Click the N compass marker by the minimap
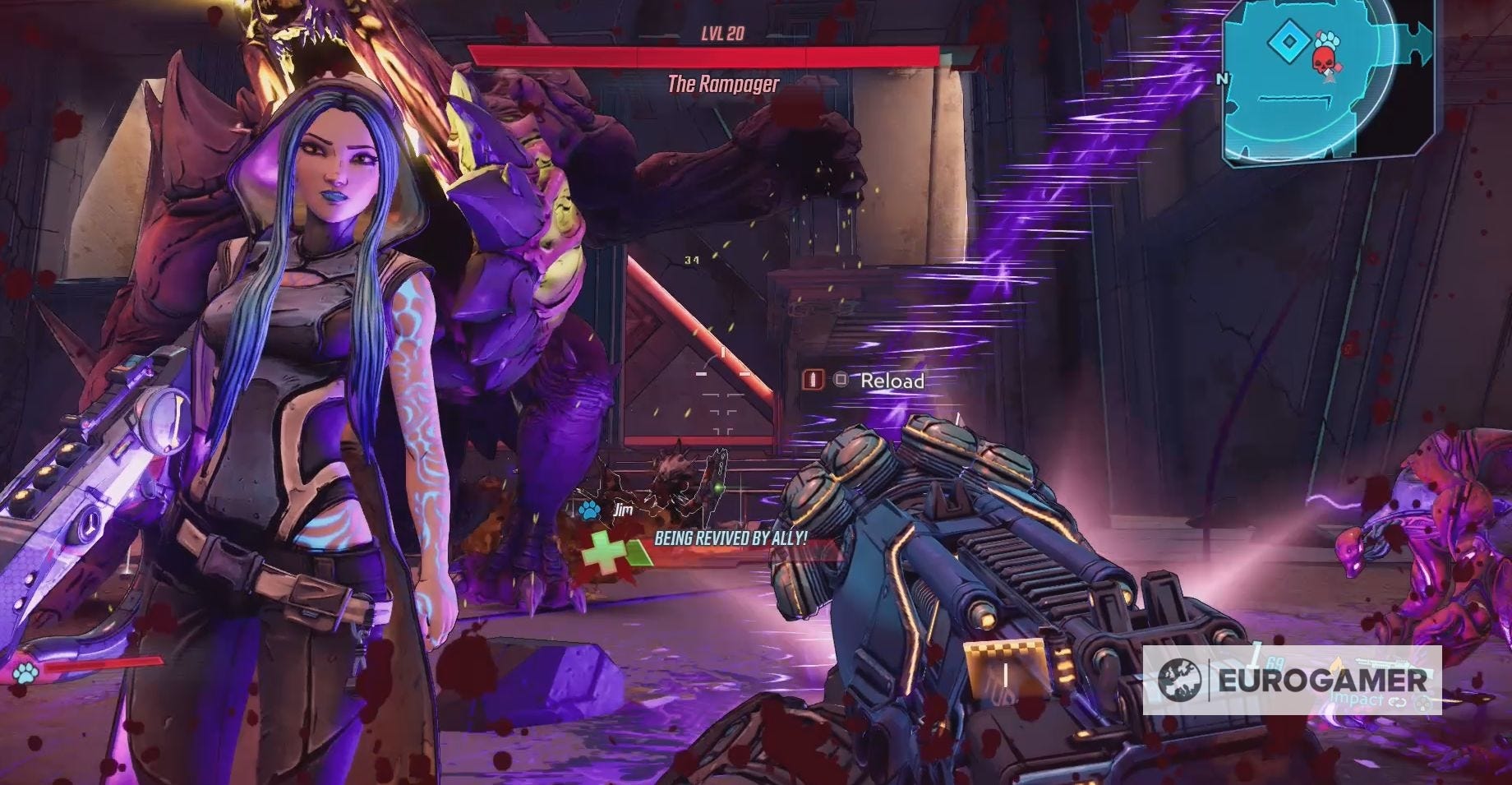Image resolution: width=1512 pixels, height=785 pixels. click(1222, 80)
